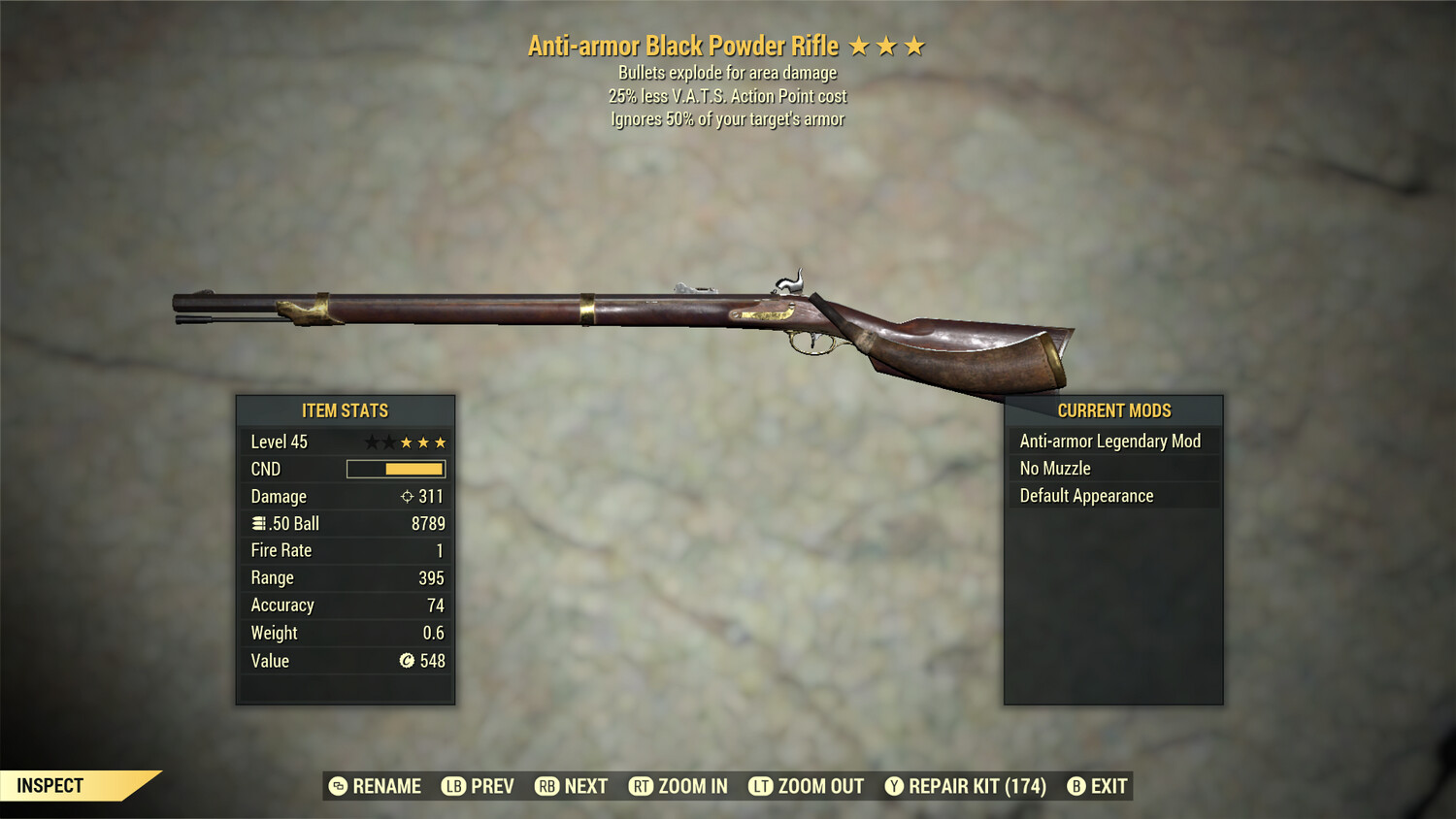Switch to the ITEM STATS panel header

[345, 410]
